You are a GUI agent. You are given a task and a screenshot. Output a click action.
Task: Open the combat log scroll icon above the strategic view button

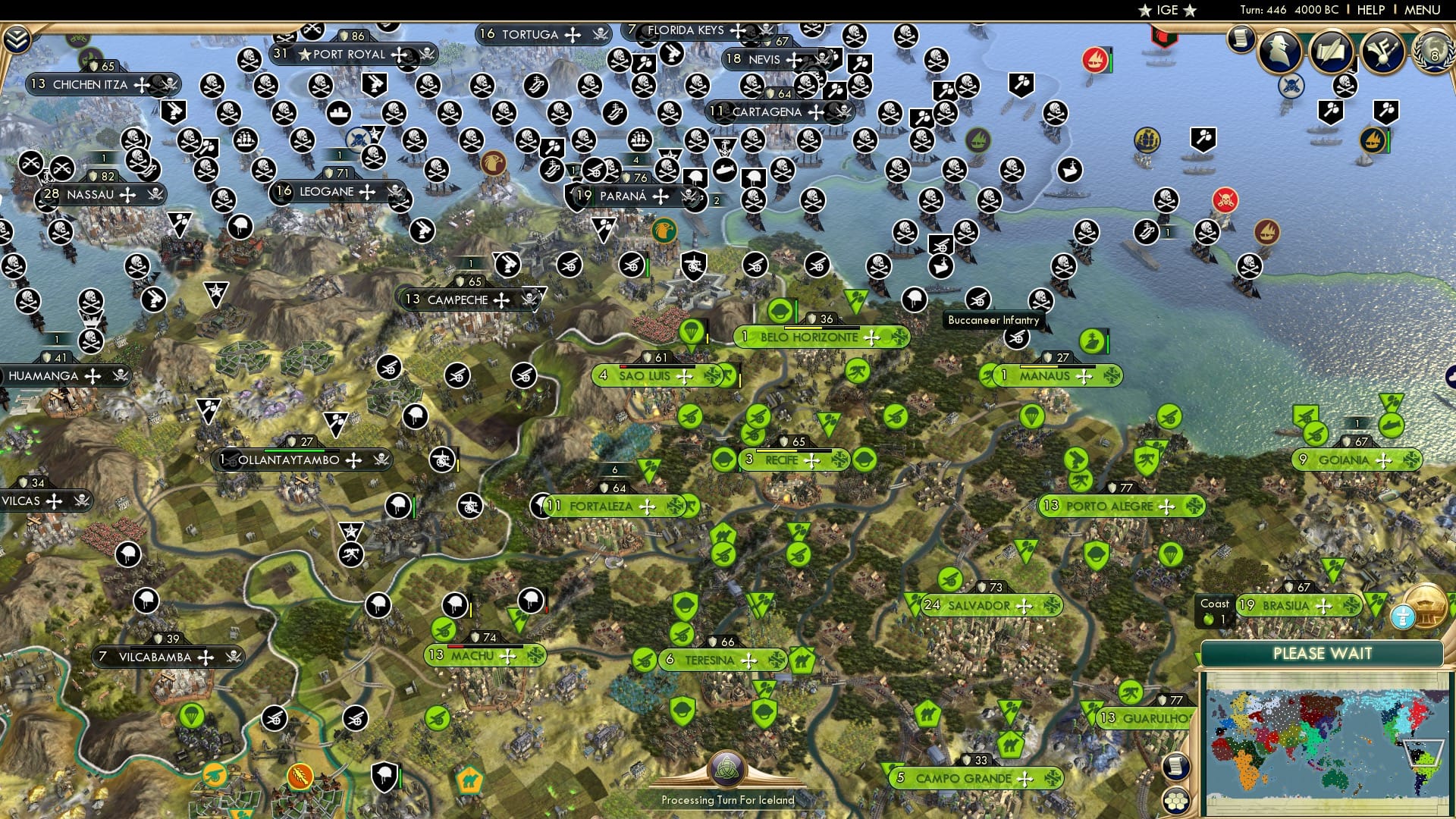[x=1176, y=766]
